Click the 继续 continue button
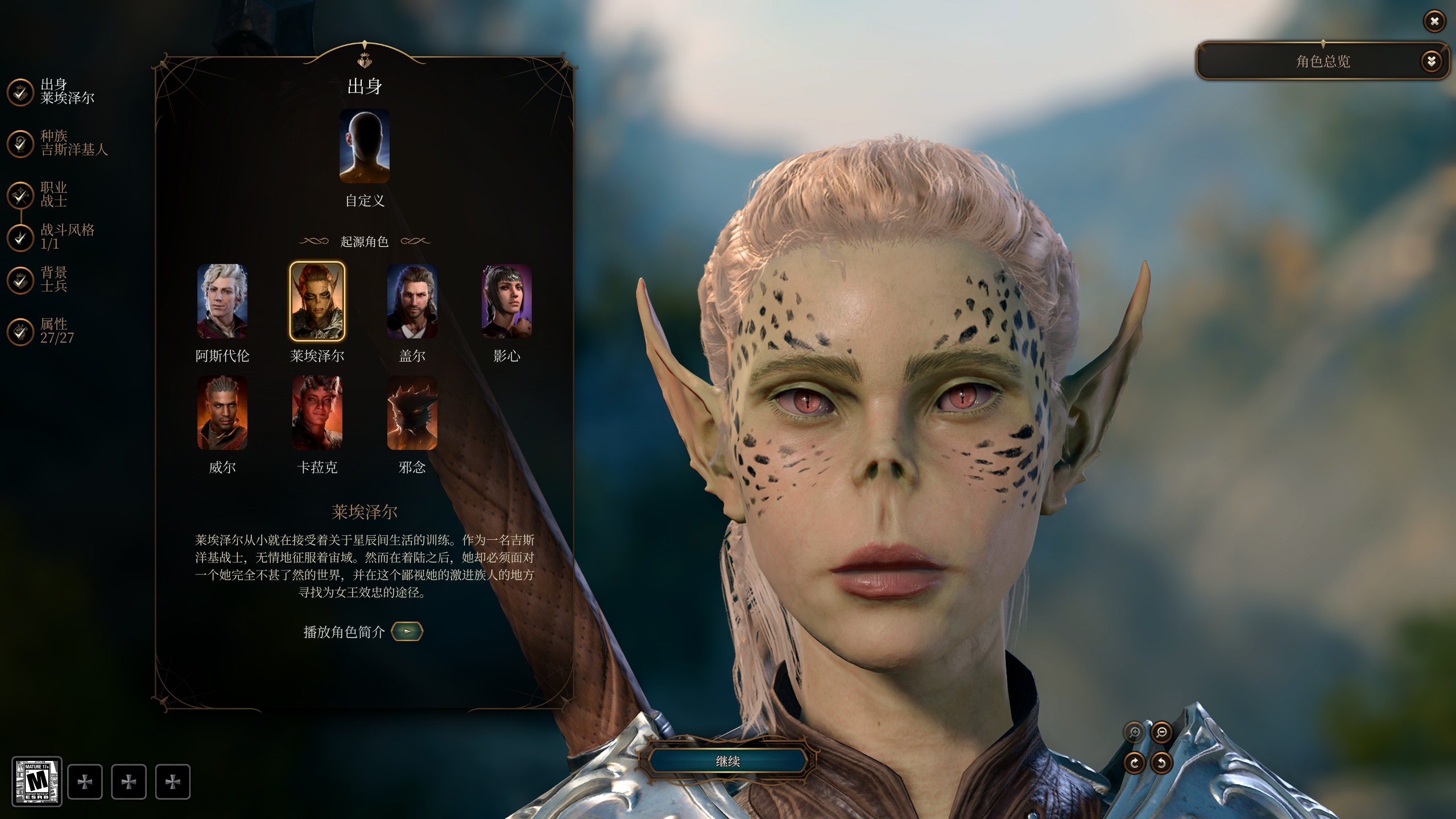Viewport: 1456px width, 819px height. pyautogui.click(x=727, y=761)
